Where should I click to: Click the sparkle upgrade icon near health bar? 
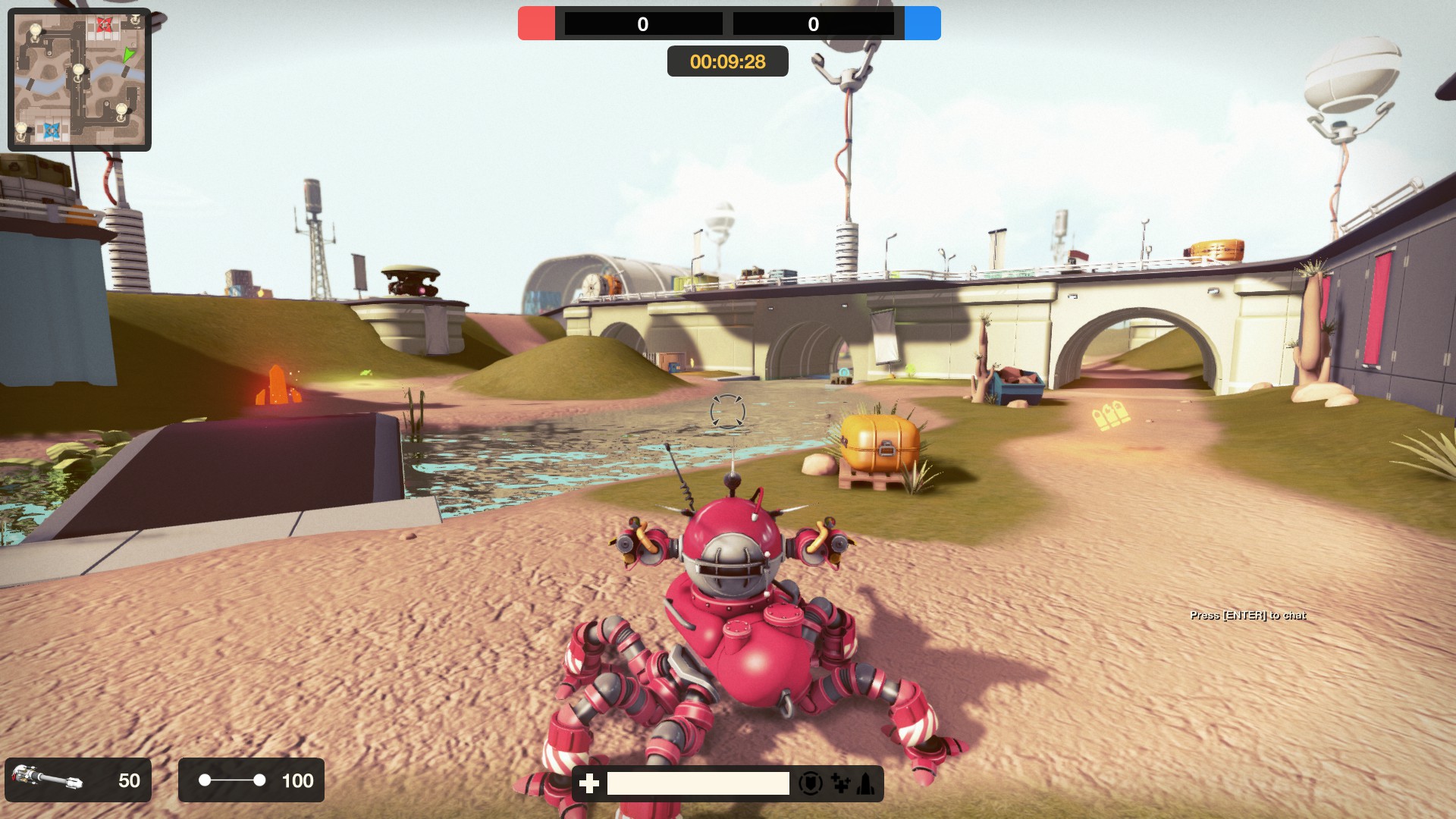(840, 784)
